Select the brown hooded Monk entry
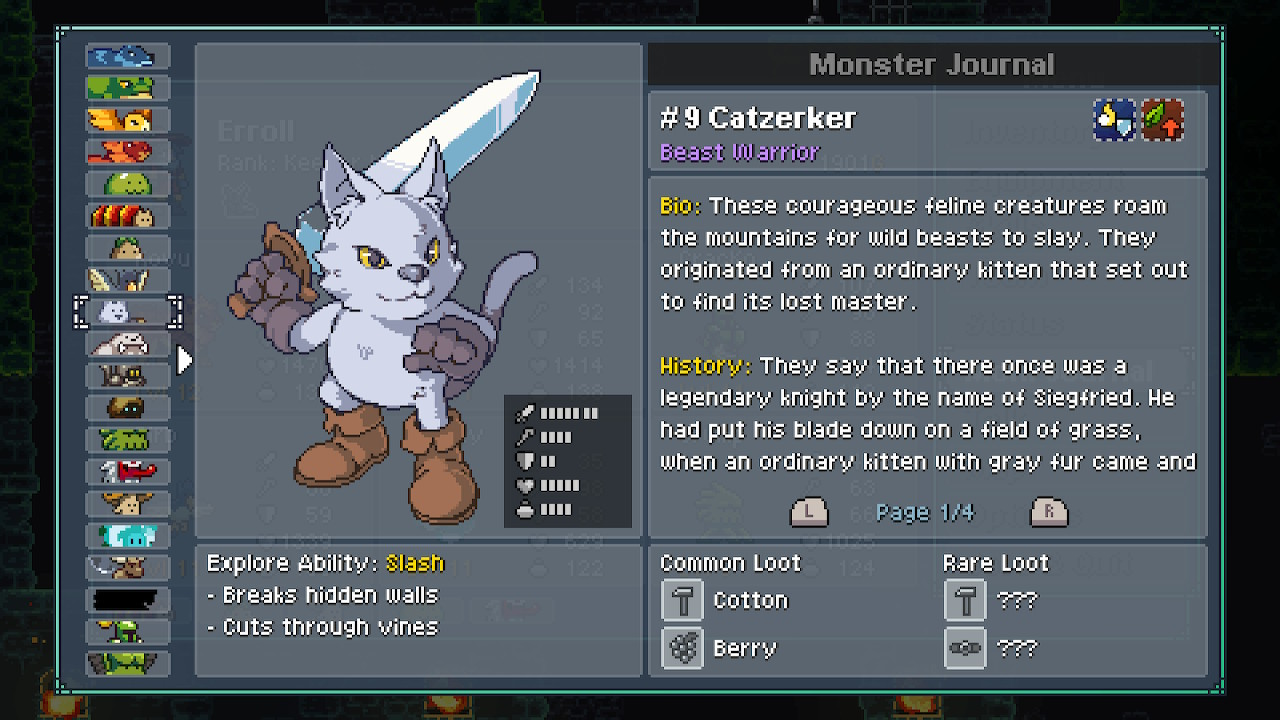This screenshot has width=1280, height=720. coord(127,408)
